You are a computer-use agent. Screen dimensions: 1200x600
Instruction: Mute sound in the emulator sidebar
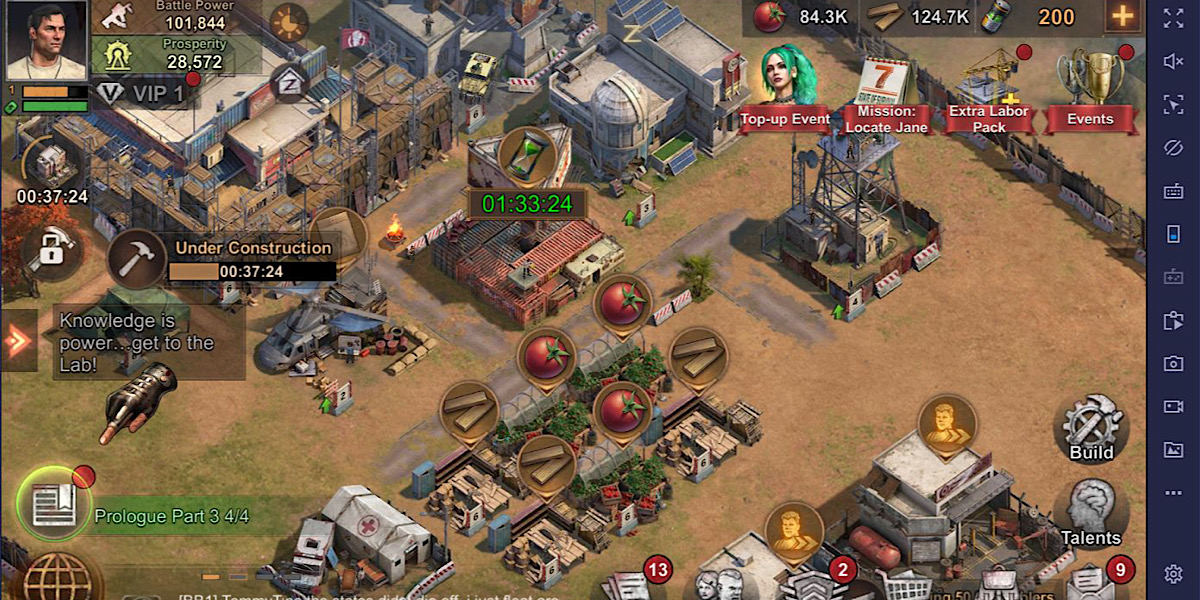pos(1174,61)
